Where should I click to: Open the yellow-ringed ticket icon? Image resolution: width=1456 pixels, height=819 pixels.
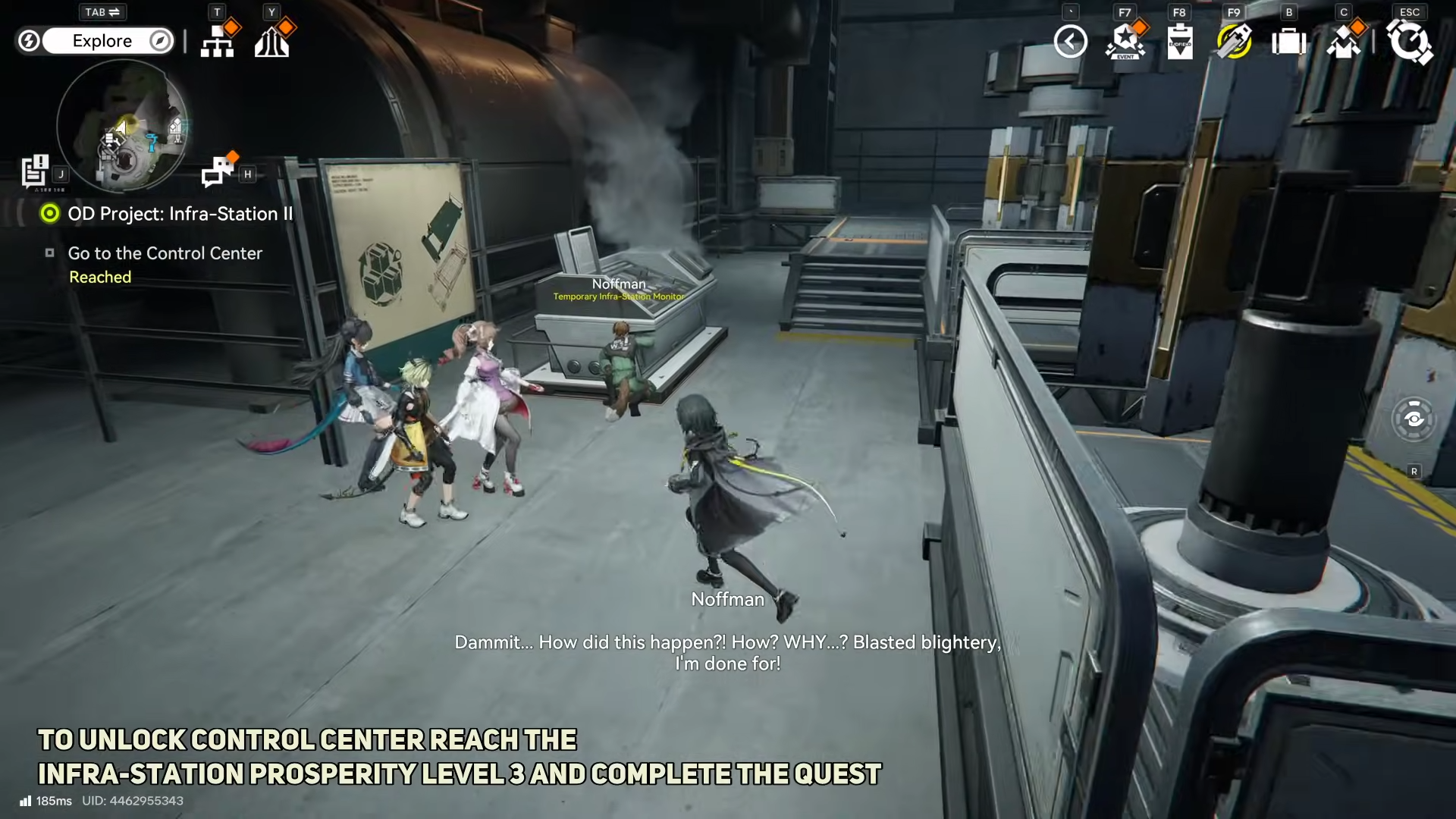(1235, 42)
